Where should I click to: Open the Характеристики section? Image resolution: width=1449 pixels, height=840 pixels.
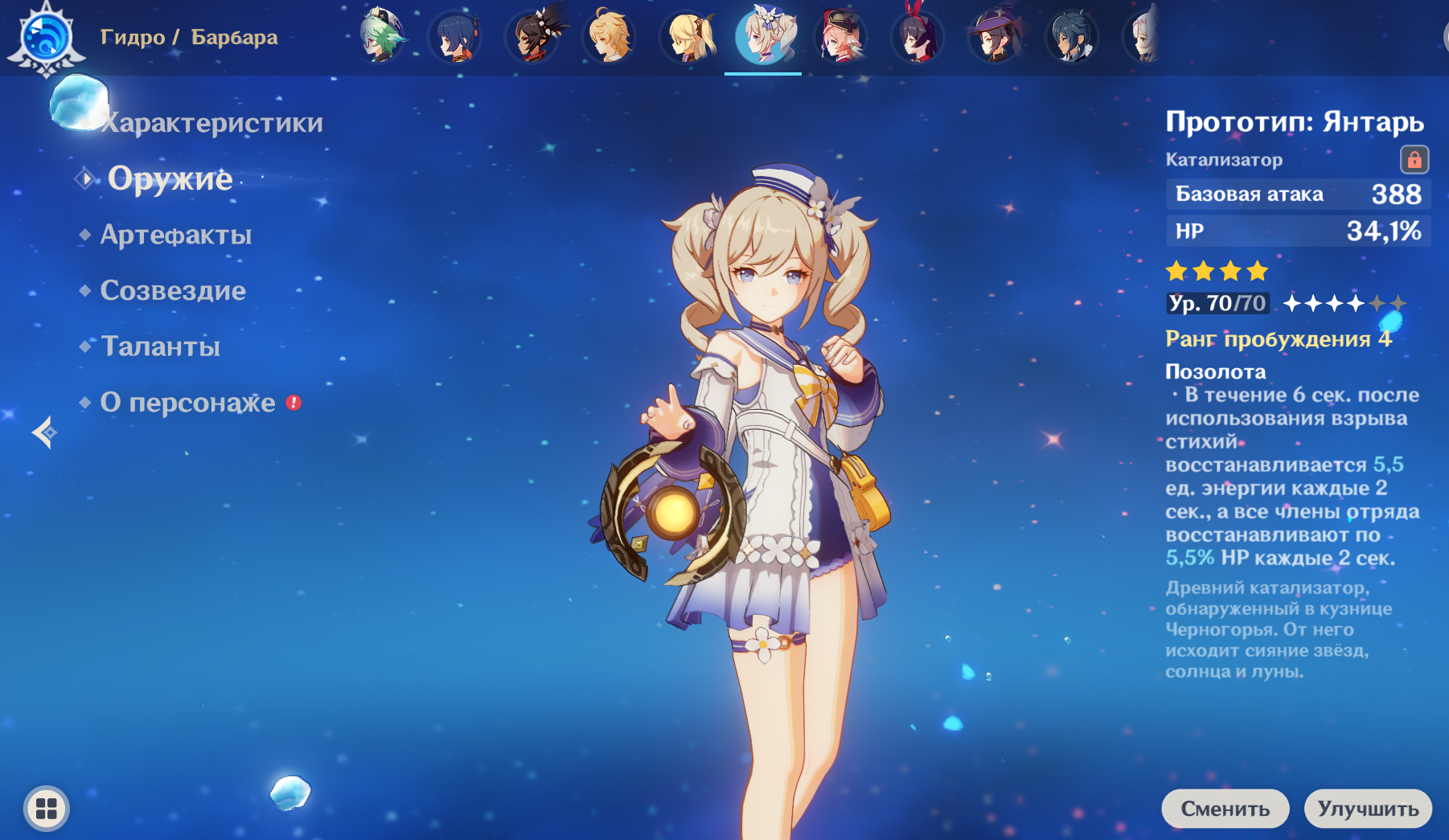tap(212, 123)
